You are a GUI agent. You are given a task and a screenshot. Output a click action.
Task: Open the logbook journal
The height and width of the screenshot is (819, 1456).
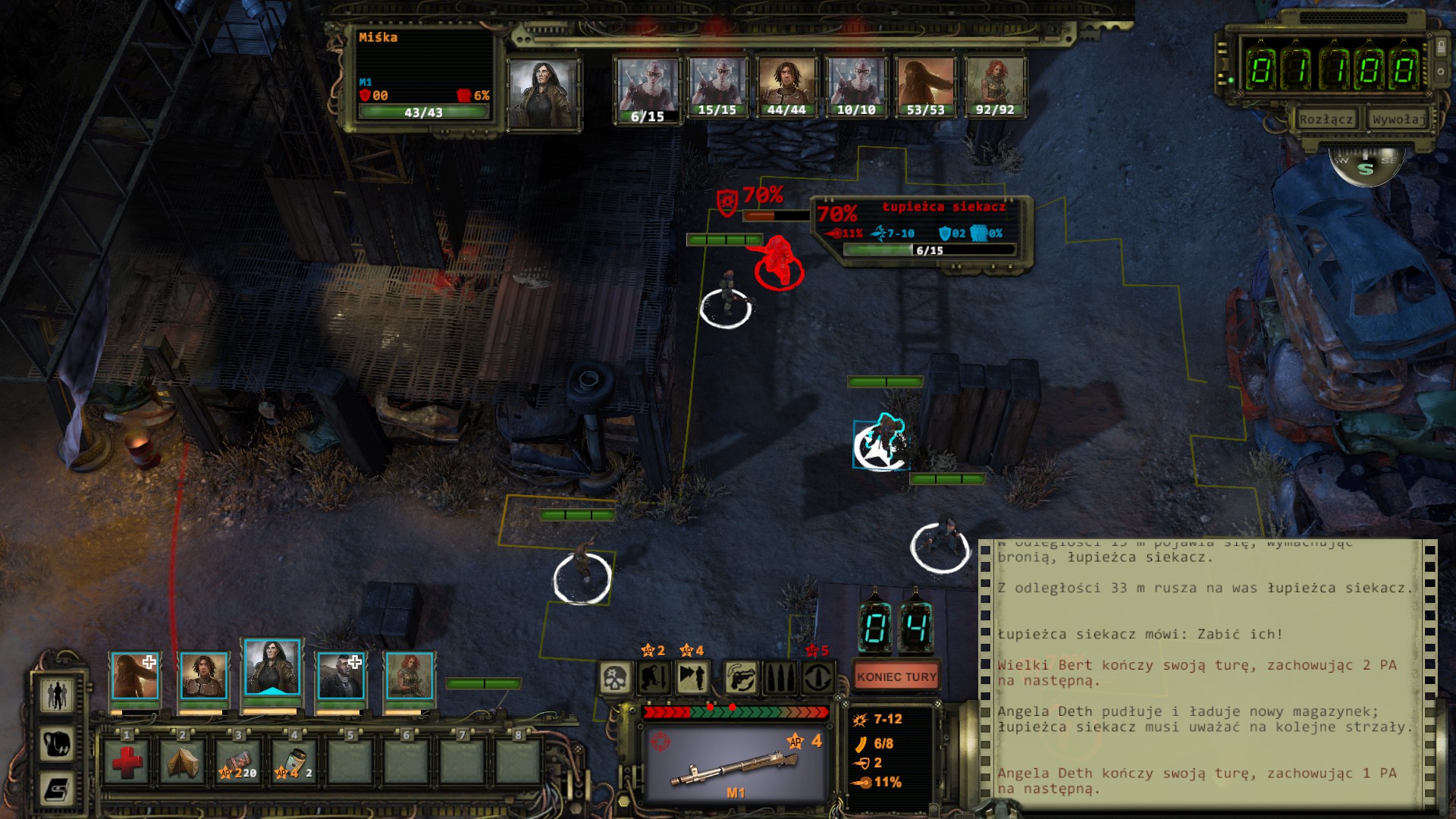(57, 789)
